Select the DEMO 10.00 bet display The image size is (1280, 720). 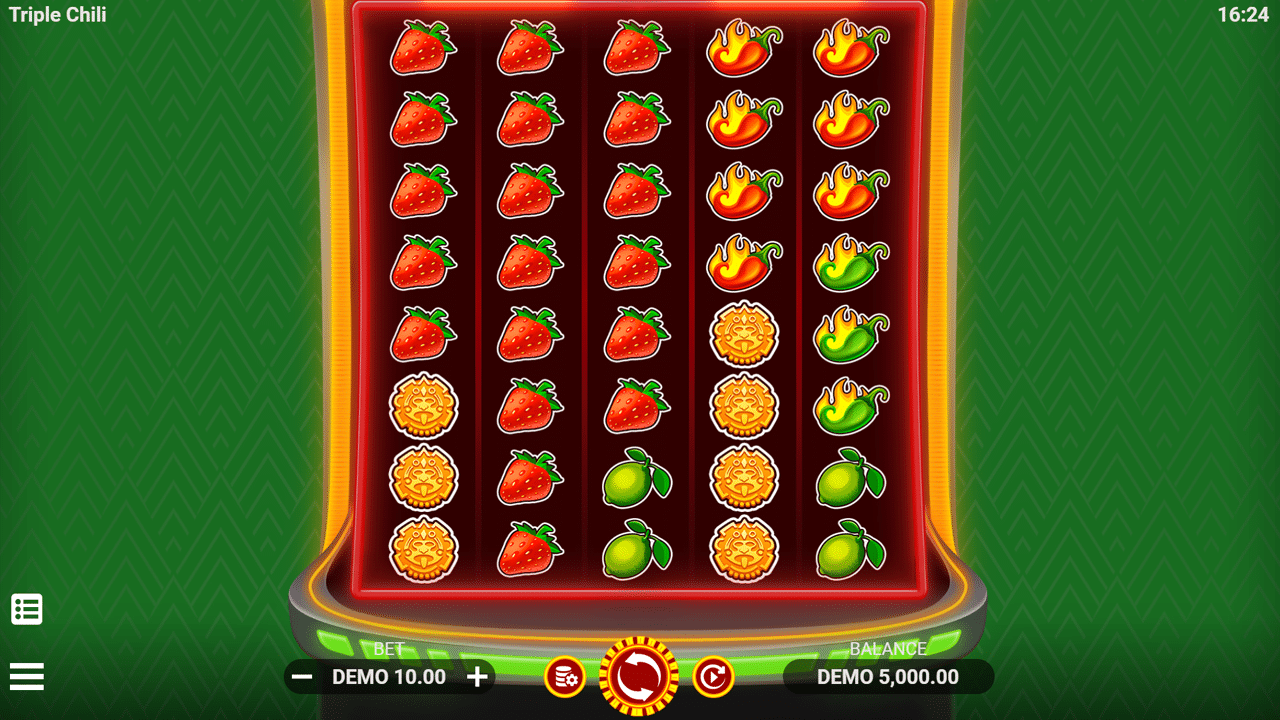388,677
